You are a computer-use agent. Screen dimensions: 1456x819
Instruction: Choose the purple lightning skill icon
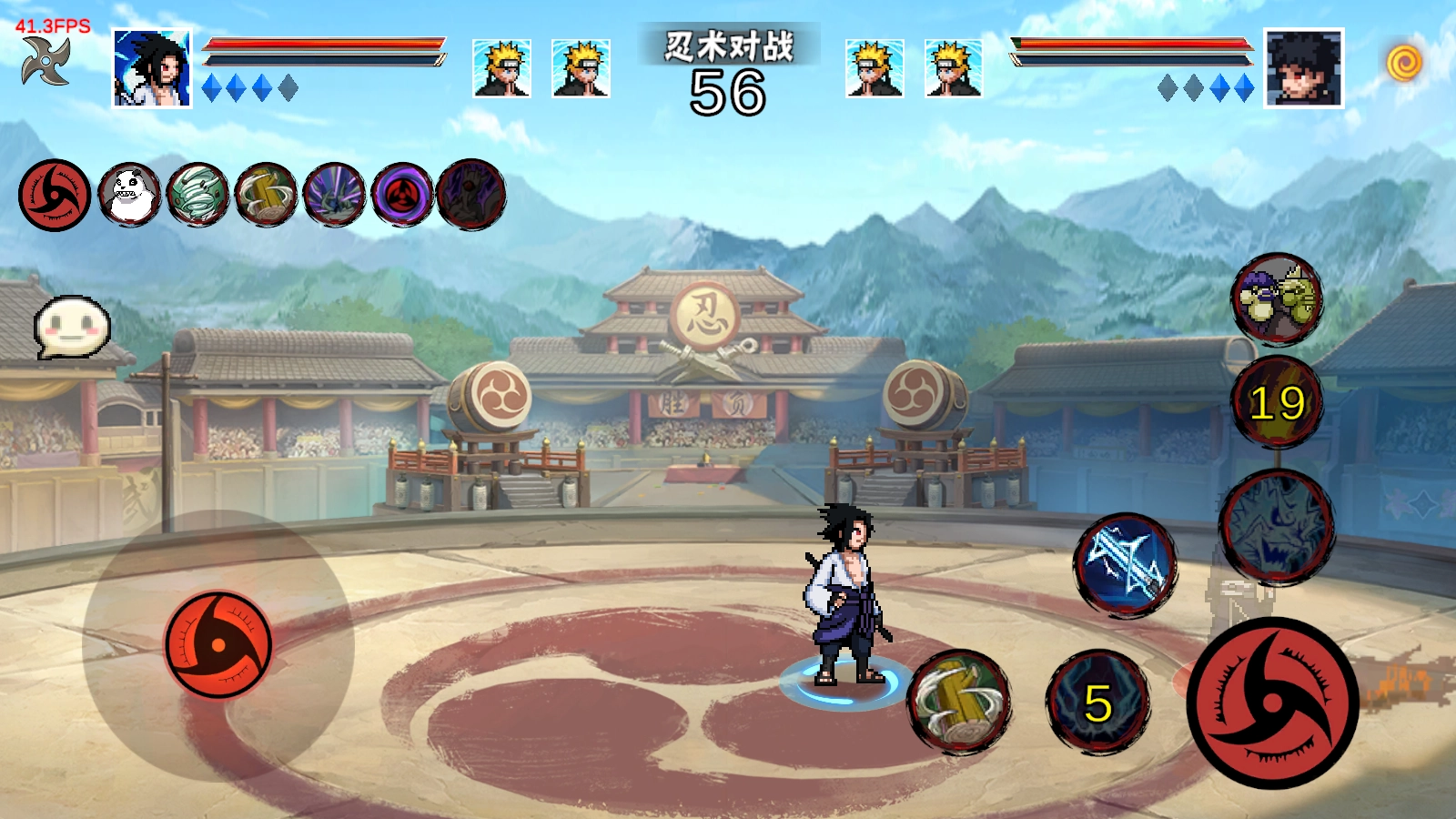click(334, 195)
